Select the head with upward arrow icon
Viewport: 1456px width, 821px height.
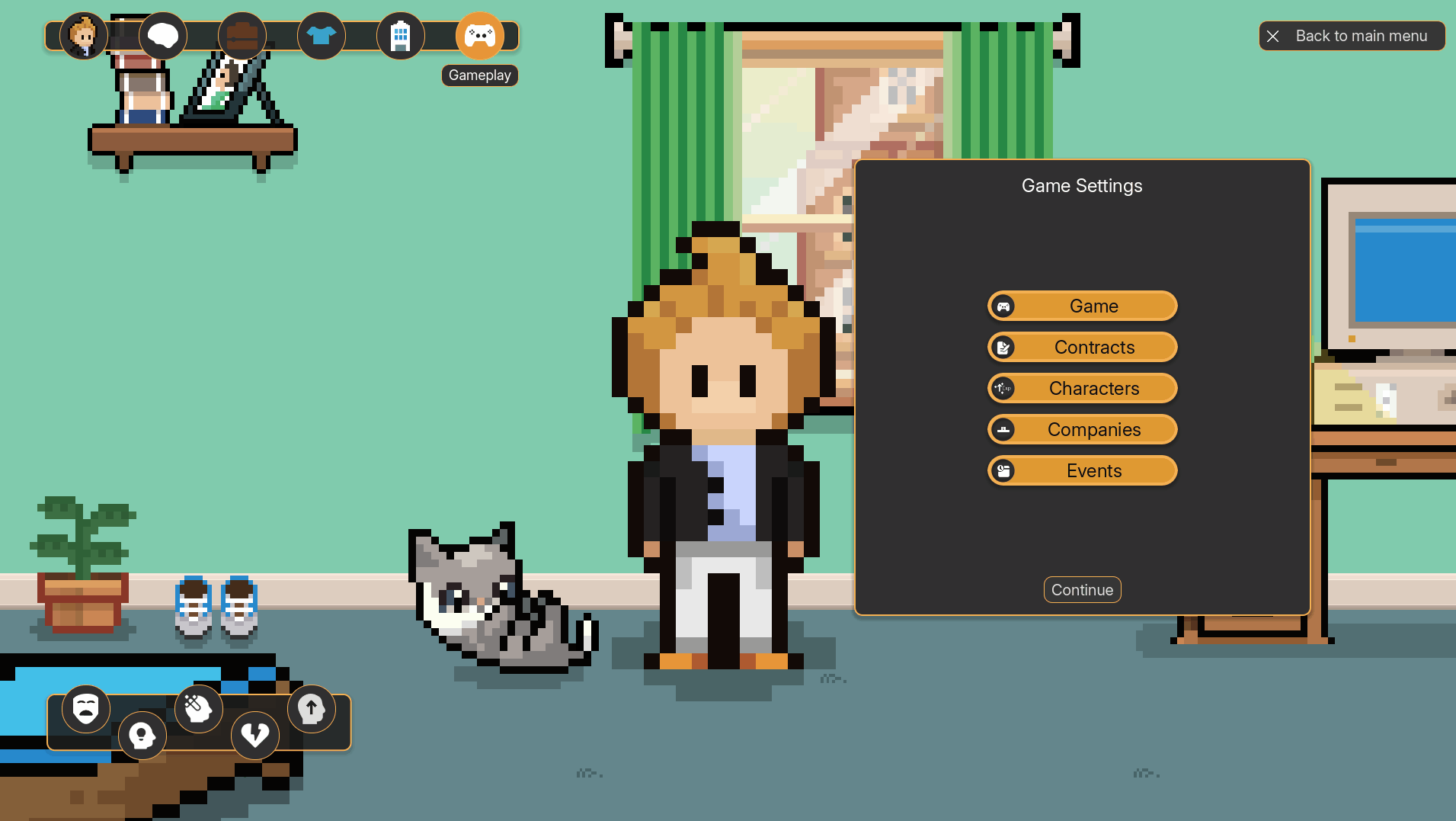(311, 709)
